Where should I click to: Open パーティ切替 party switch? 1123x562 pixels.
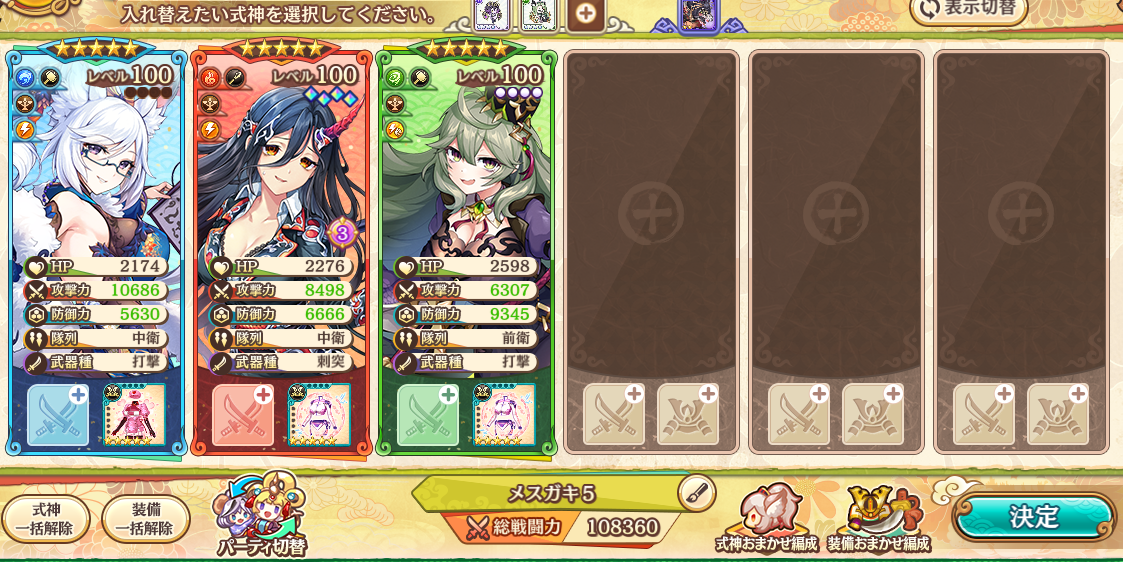(262, 517)
